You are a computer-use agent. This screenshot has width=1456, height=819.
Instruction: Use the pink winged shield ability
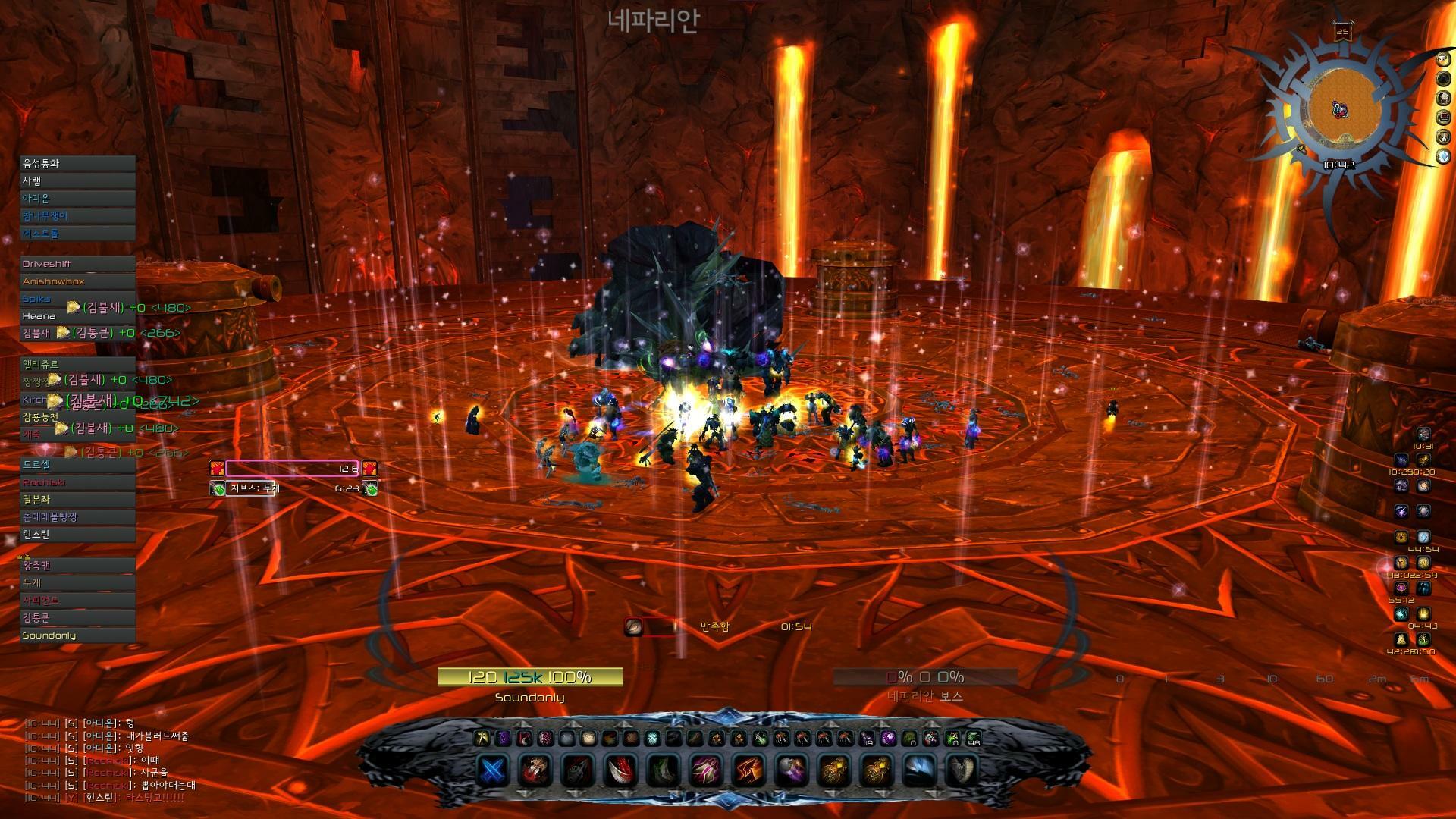point(705,770)
